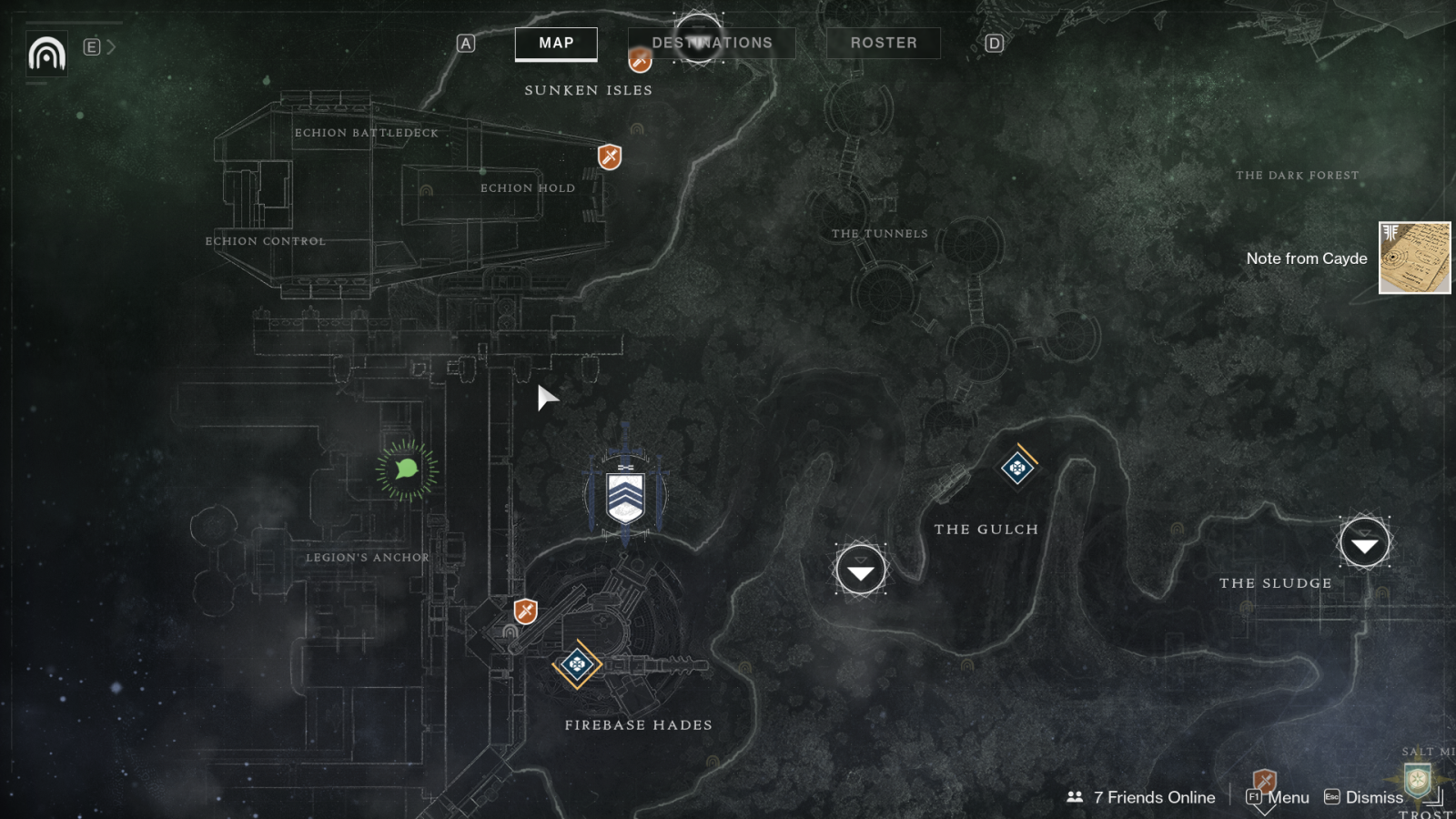Show the 7 Friends Online list

(1141, 797)
